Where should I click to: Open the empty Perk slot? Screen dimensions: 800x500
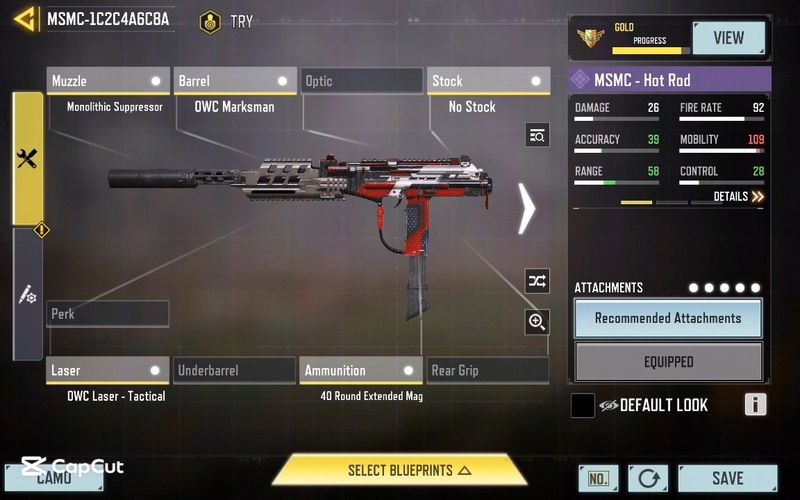[108, 314]
